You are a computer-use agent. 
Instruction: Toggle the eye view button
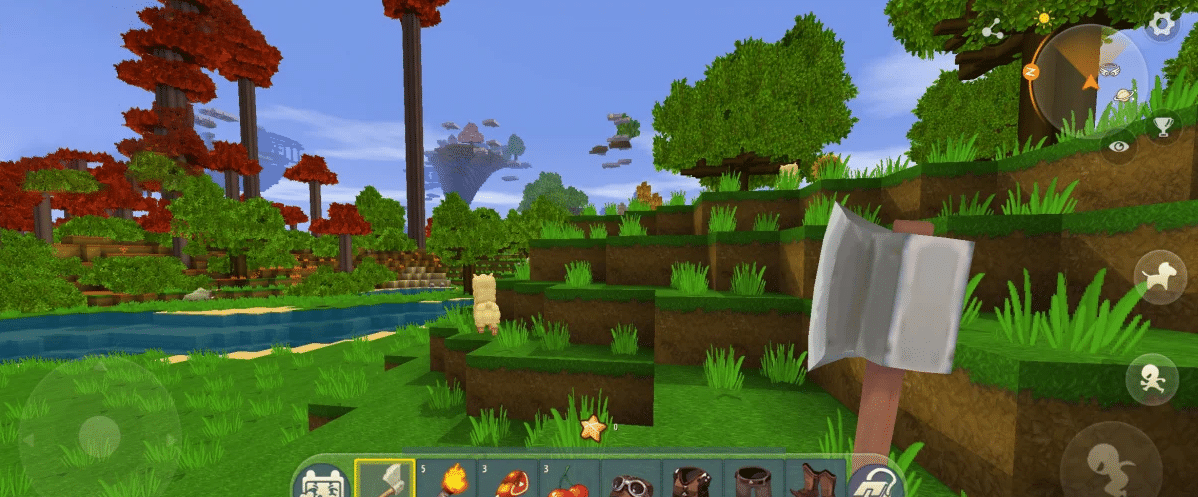1117,145
